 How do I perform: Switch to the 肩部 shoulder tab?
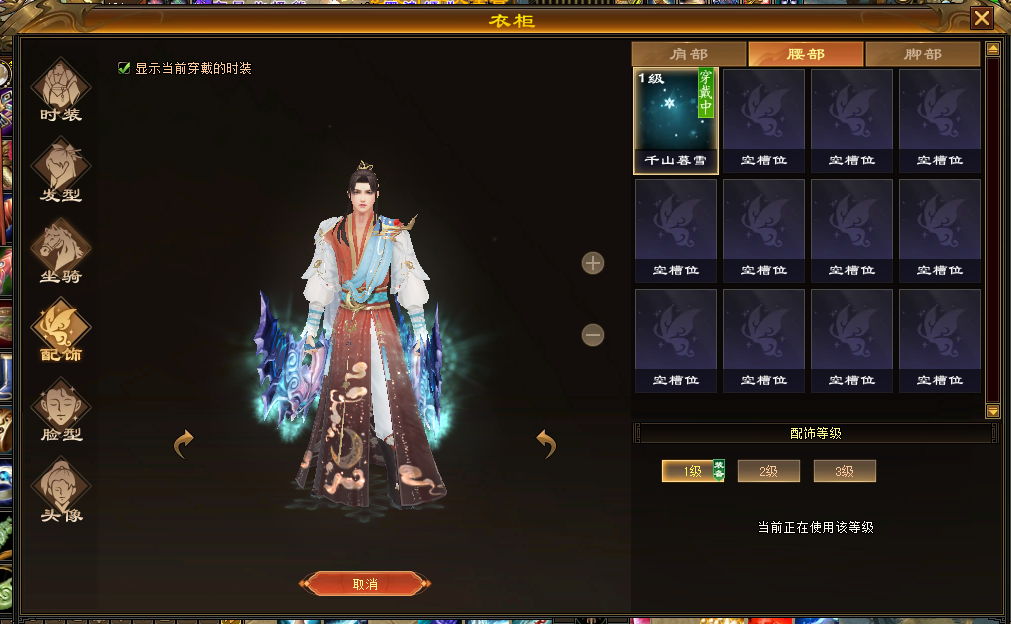click(x=688, y=54)
